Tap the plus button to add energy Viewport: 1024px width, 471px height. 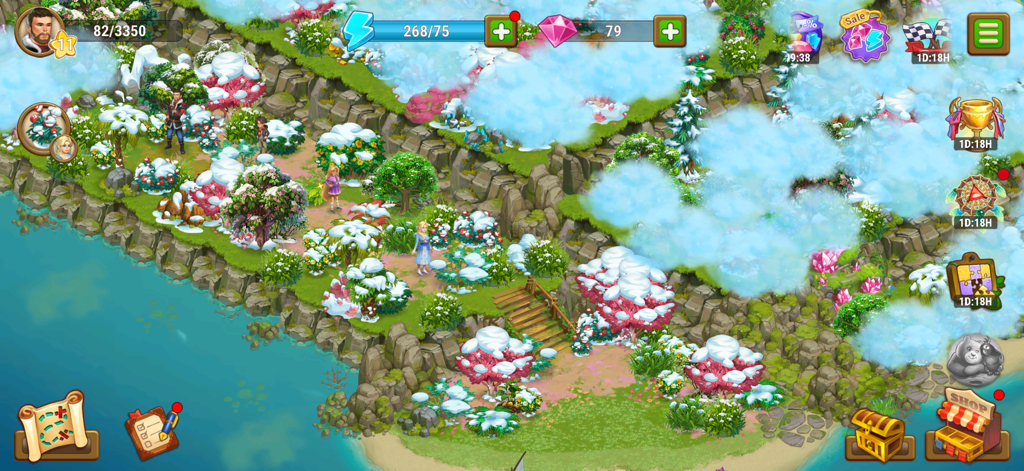pyautogui.click(x=500, y=31)
